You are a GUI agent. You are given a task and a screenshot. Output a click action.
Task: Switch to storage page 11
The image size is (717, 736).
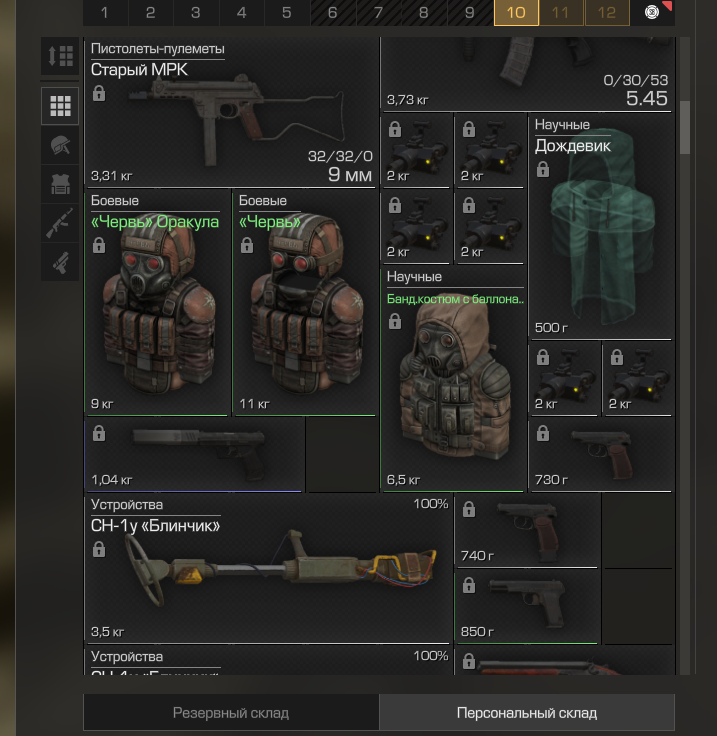tap(561, 13)
